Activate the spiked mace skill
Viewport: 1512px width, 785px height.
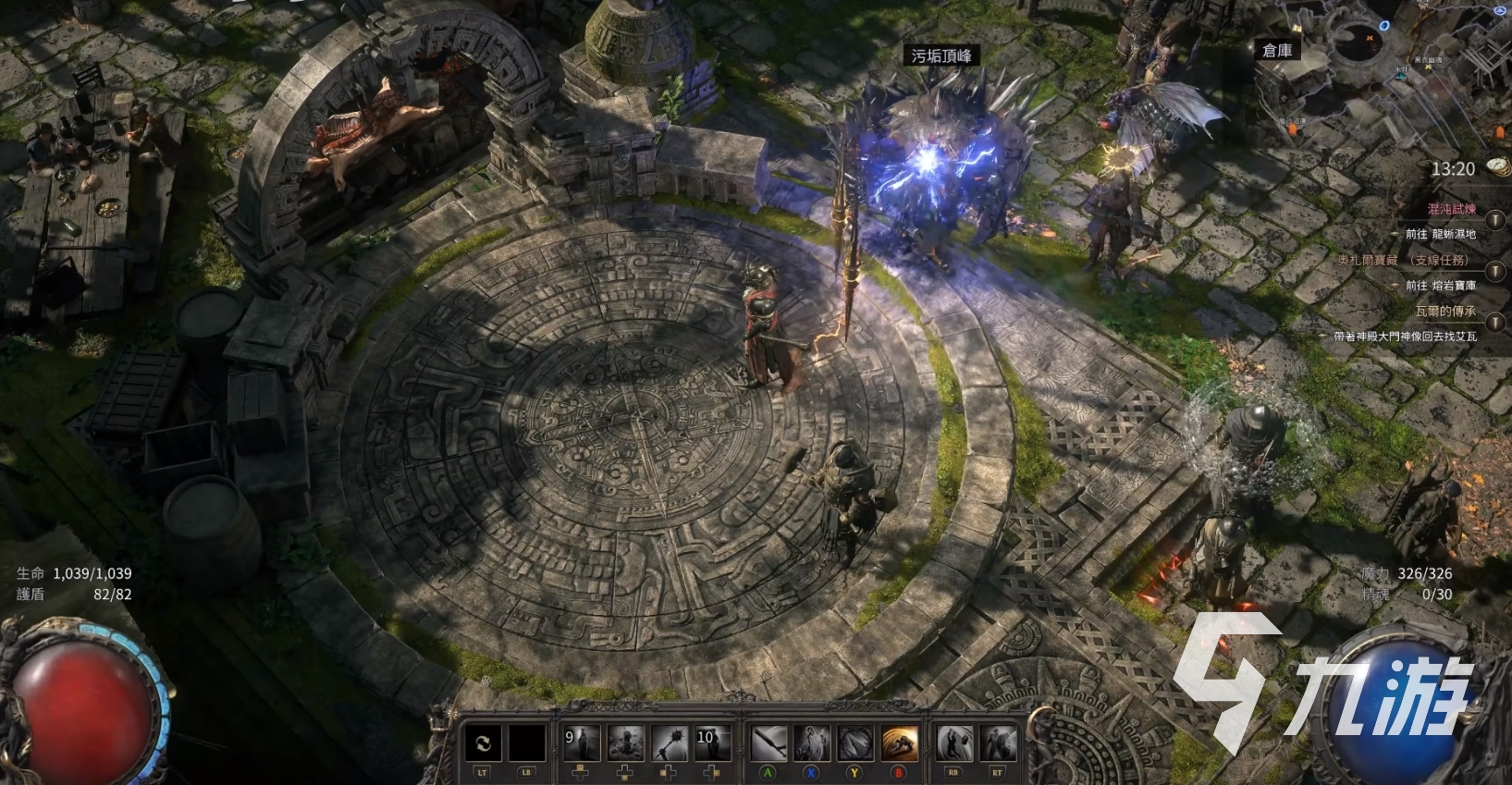669,743
